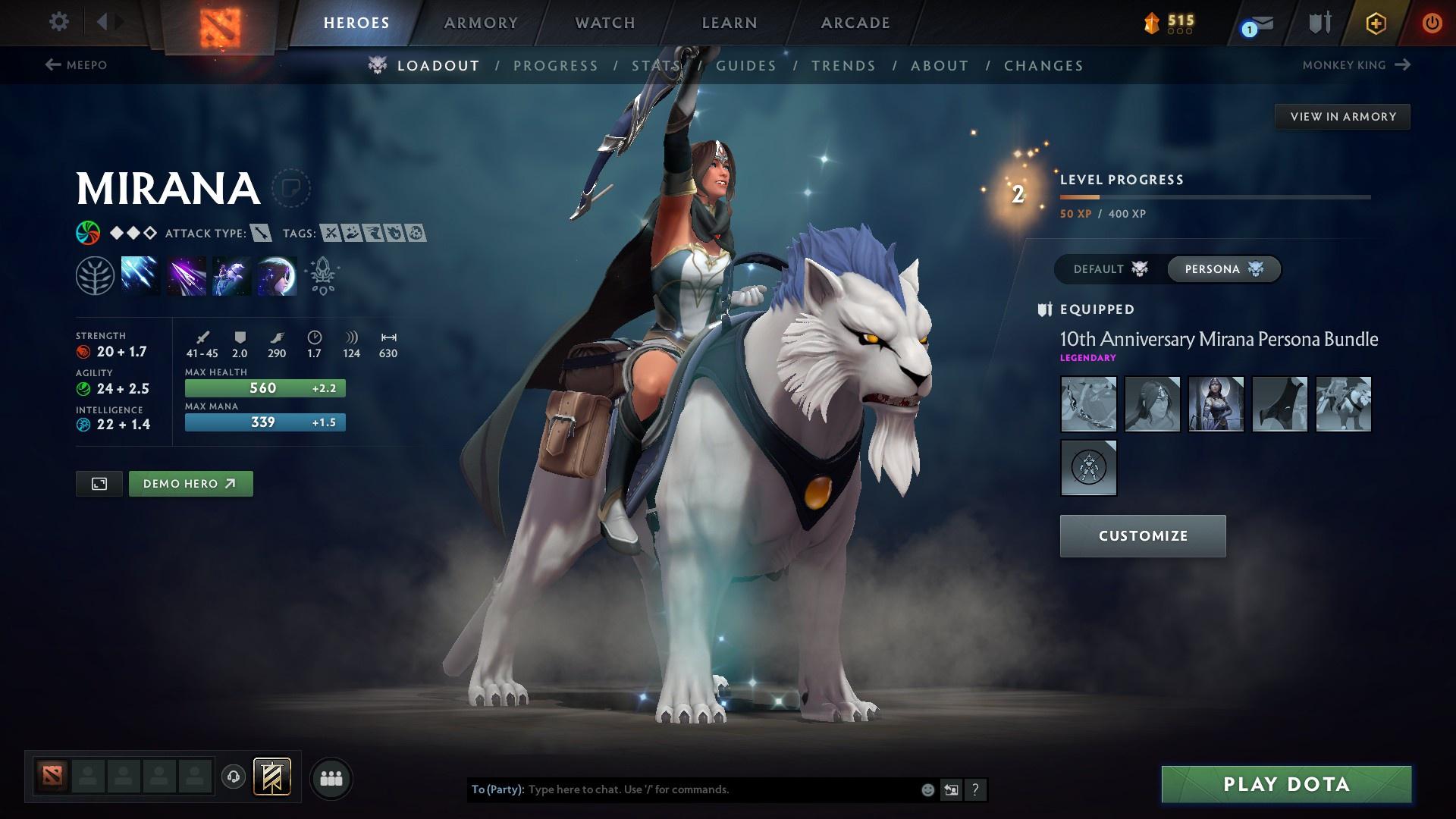Navigate to the ARCADE tab
This screenshot has height=819, width=1456.
coord(855,23)
